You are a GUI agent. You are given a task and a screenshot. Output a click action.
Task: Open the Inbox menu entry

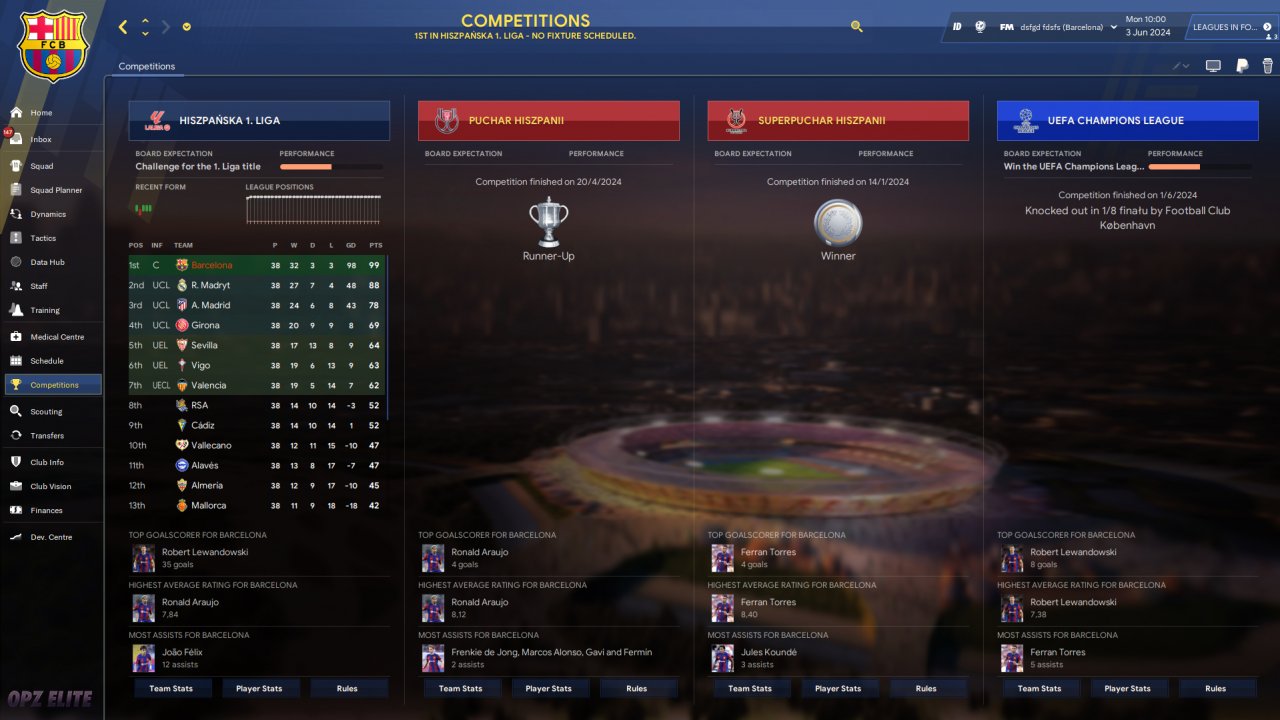click(x=40, y=140)
